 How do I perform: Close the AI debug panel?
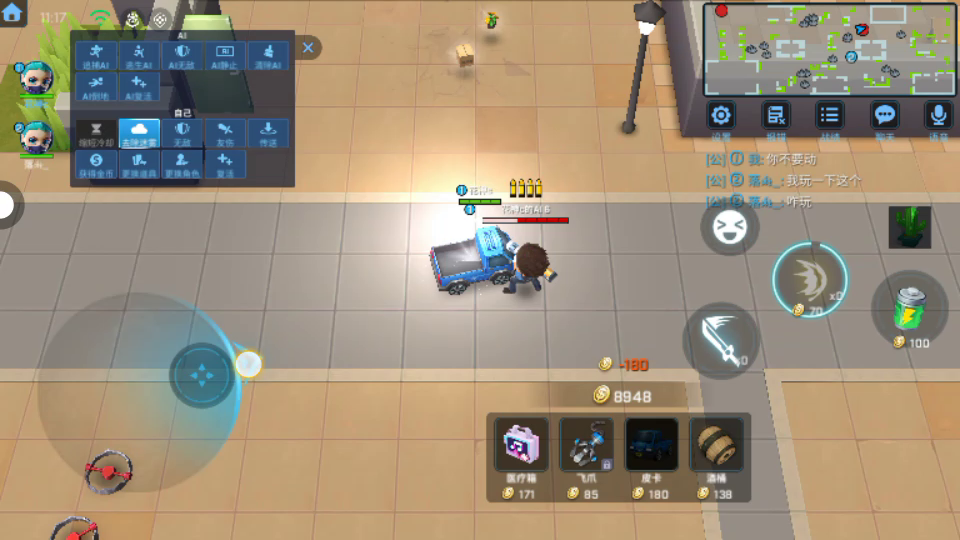pyautogui.click(x=308, y=47)
